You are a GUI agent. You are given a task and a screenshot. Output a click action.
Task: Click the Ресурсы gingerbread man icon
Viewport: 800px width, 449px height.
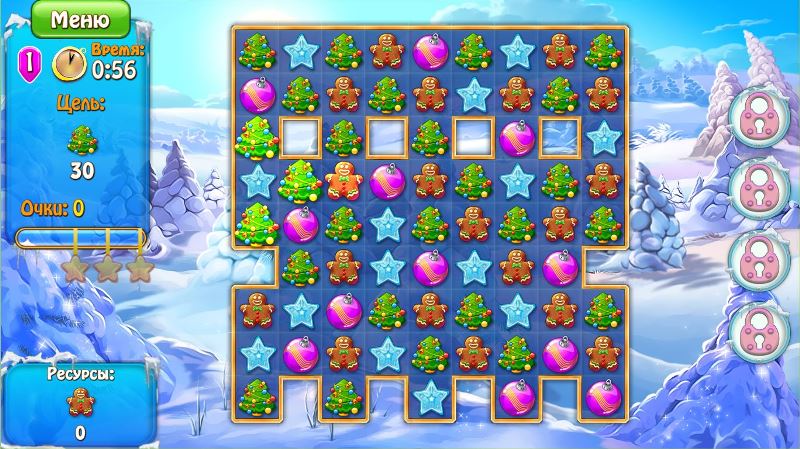pos(79,403)
